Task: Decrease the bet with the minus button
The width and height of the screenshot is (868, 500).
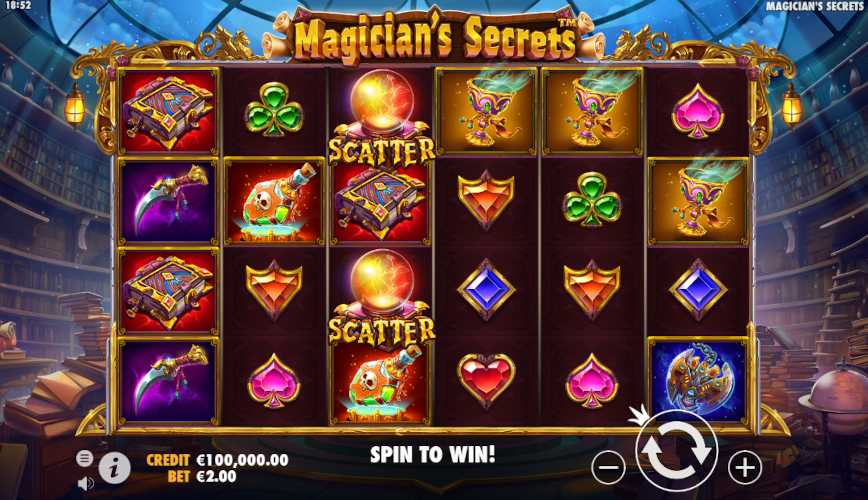Action: [x=608, y=466]
